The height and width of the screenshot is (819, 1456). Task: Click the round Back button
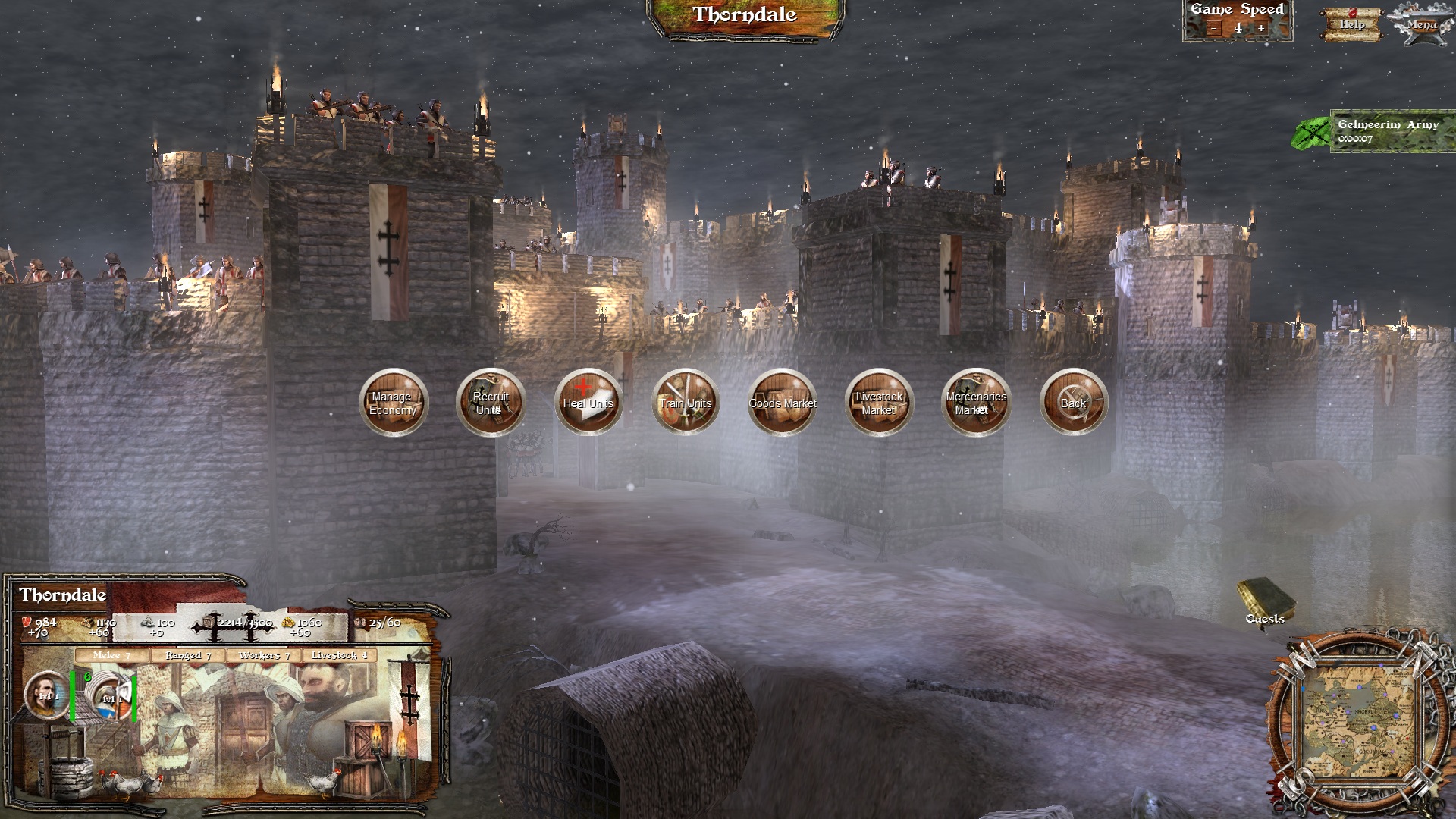(1073, 403)
